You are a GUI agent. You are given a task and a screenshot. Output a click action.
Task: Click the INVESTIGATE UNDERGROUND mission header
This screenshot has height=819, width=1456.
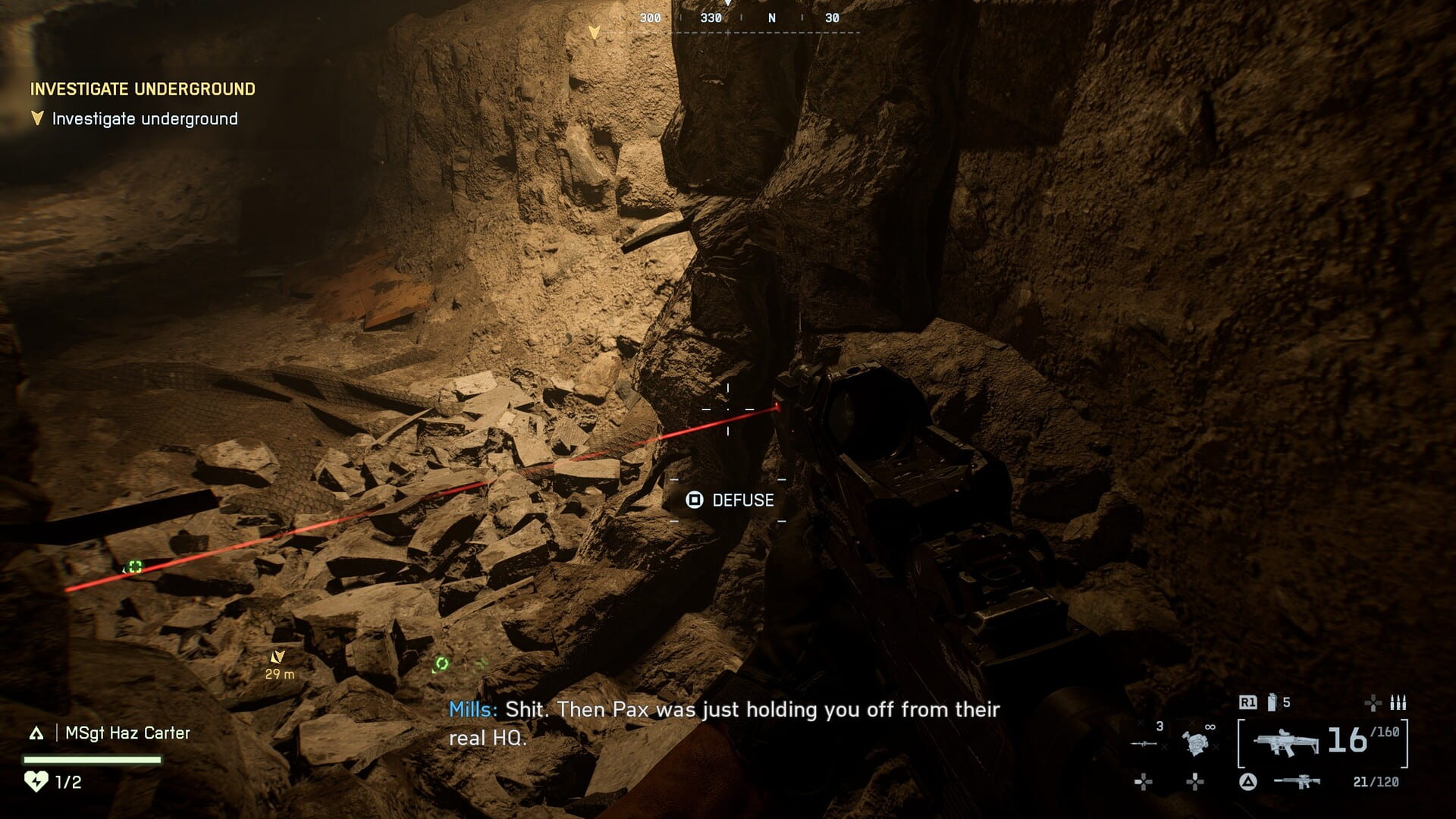142,88
